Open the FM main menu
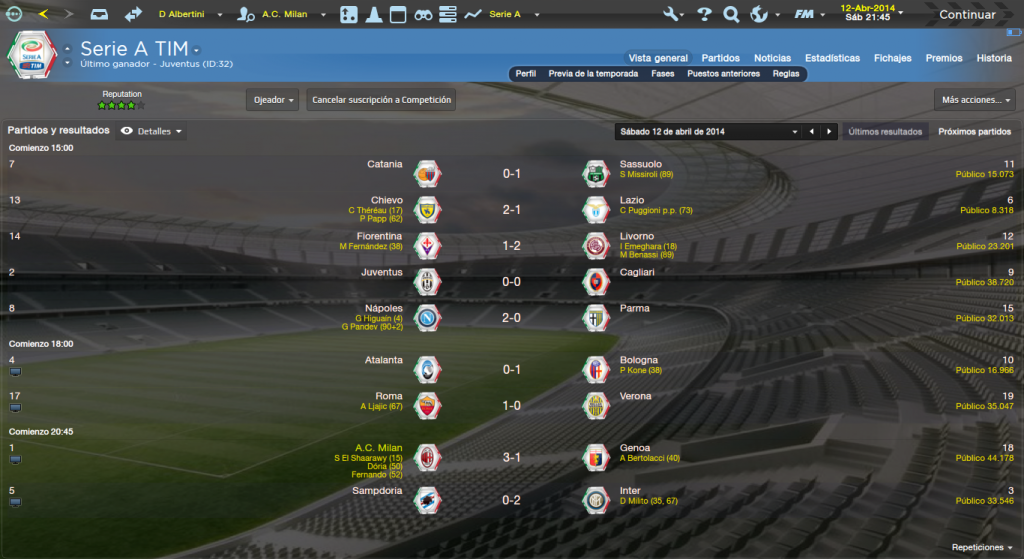1024x559 pixels. click(806, 15)
